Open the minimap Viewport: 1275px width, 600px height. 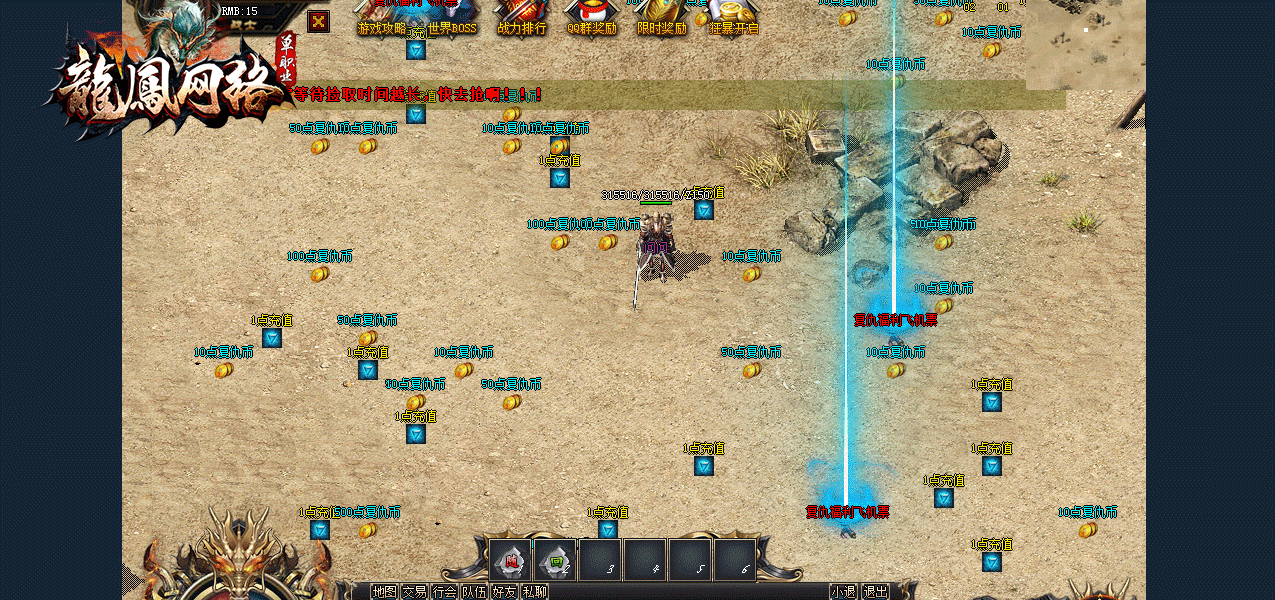pos(1085,45)
